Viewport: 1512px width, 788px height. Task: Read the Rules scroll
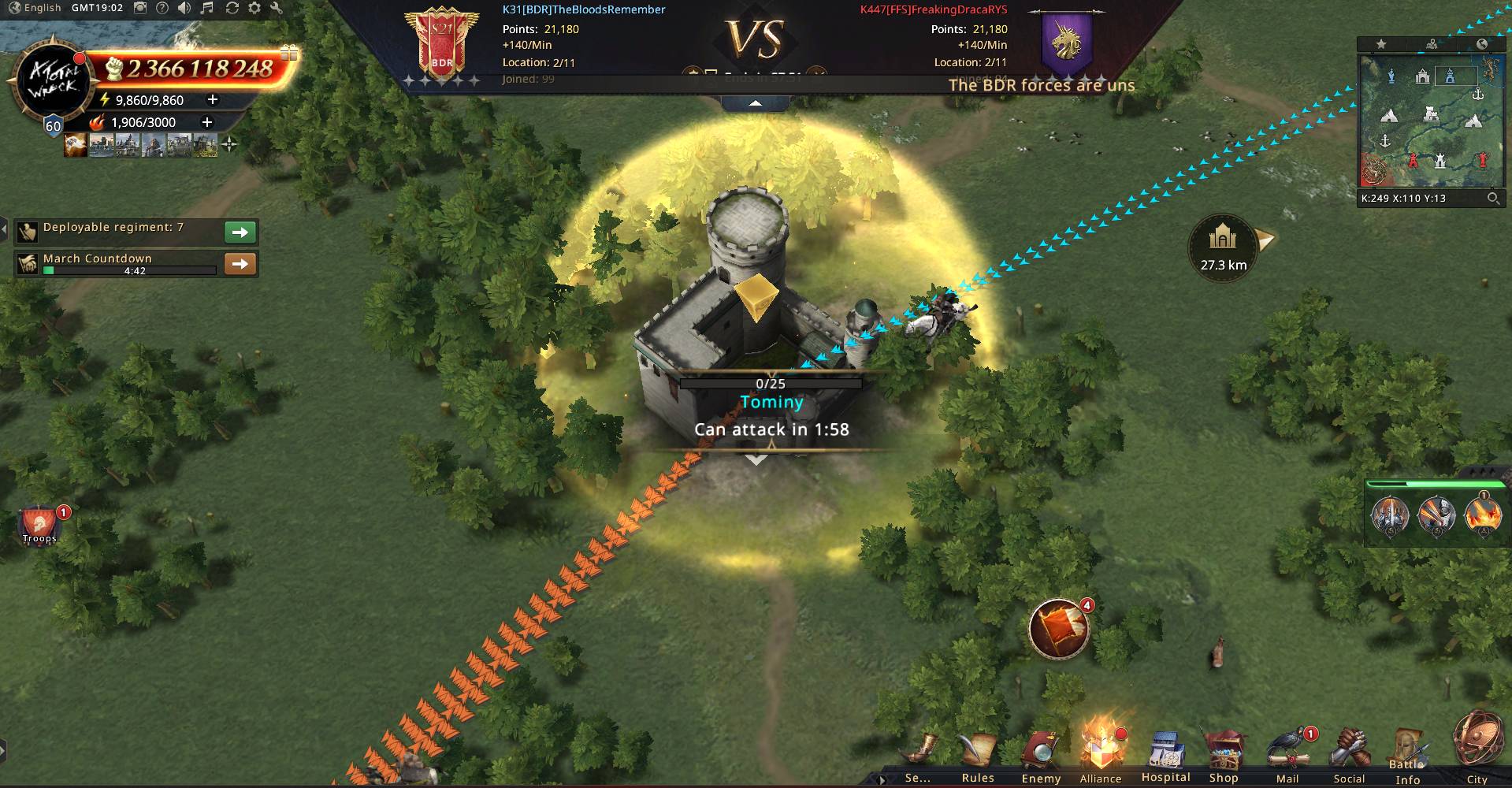click(x=978, y=754)
